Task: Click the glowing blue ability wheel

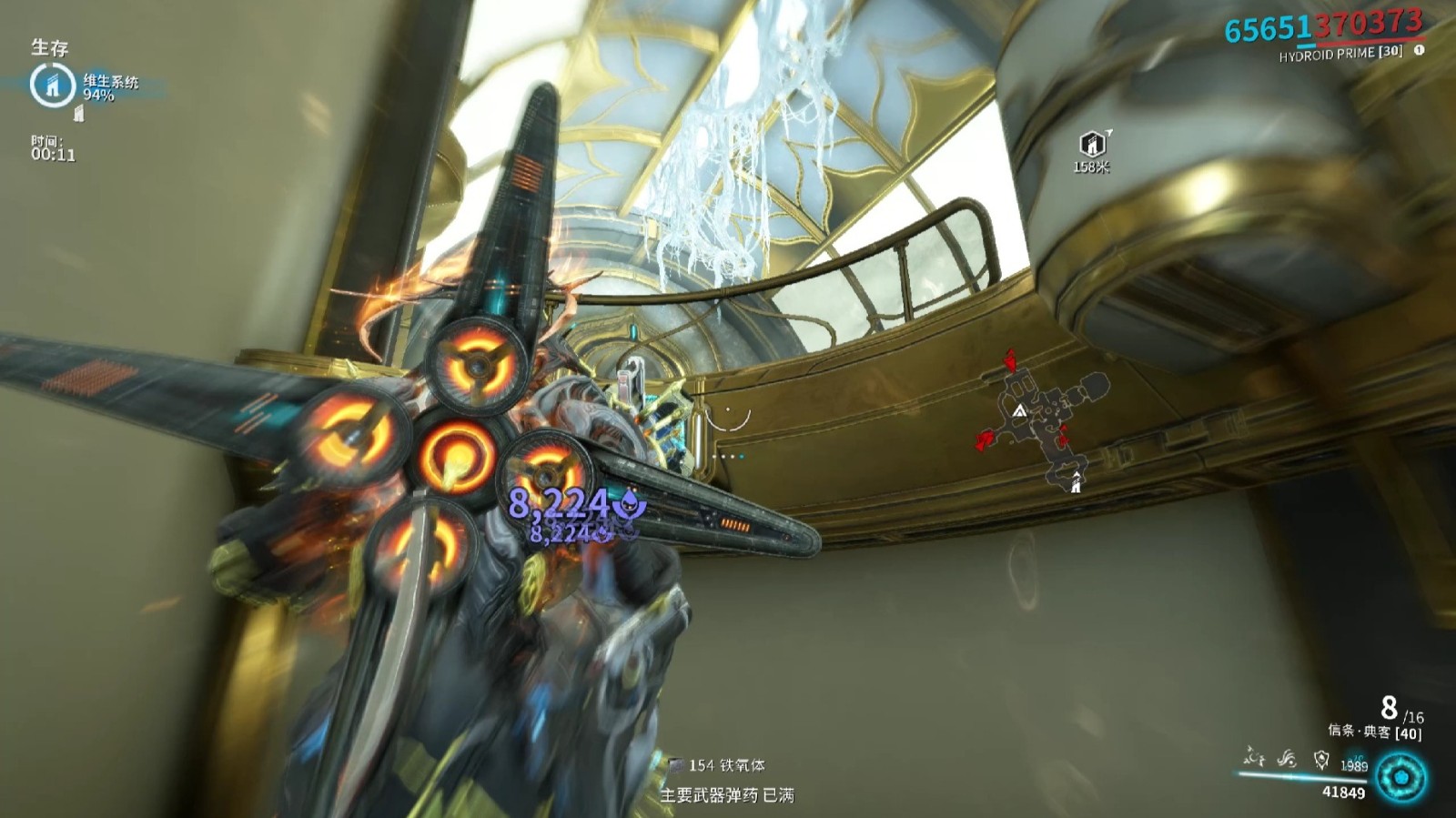Action: 1401,778
